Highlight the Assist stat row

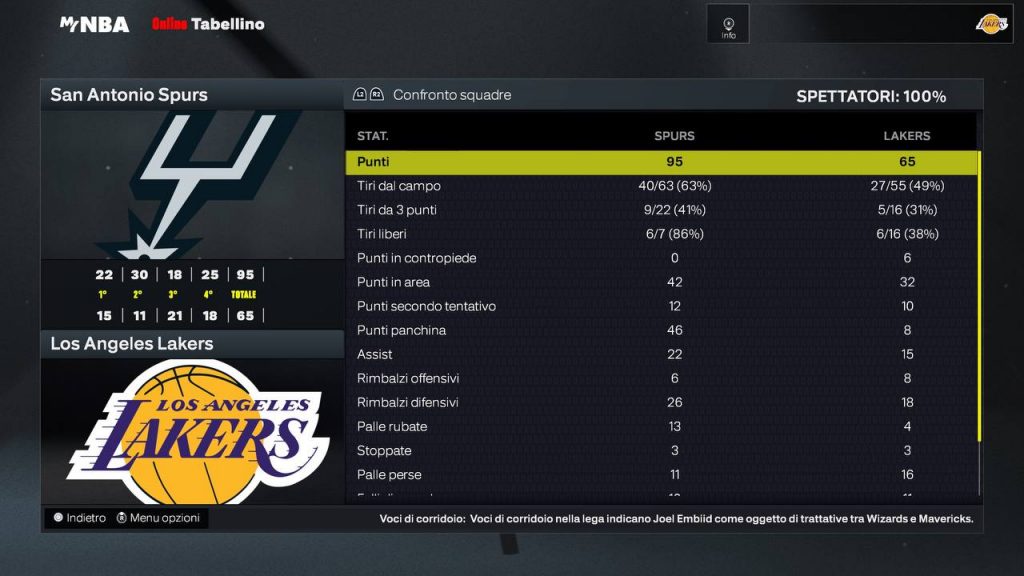[x=660, y=354]
